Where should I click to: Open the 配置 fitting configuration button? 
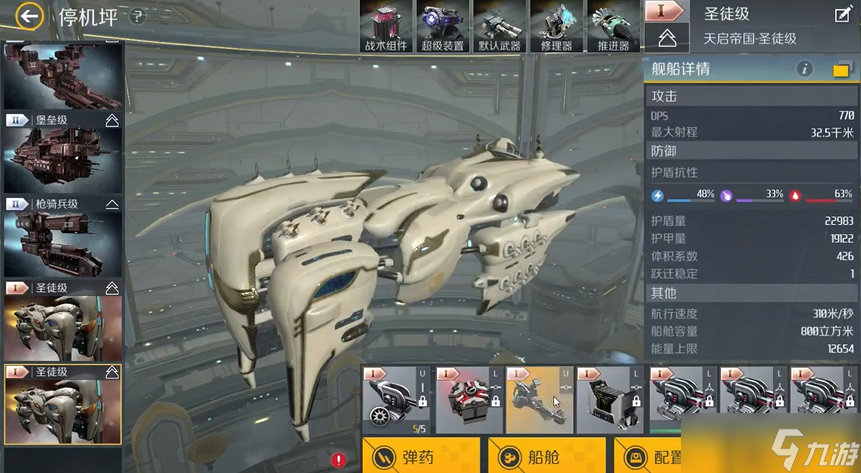pyautogui.click(x=655, y=456)
